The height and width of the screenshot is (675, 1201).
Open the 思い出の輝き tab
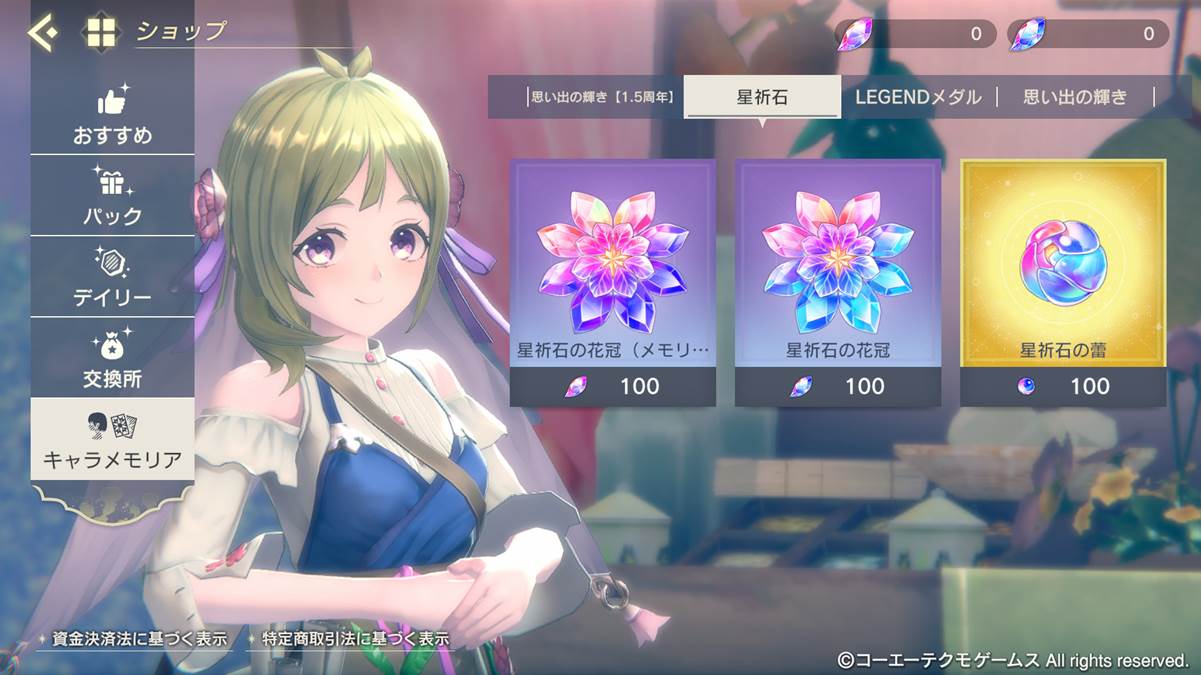pos(1075,98)
